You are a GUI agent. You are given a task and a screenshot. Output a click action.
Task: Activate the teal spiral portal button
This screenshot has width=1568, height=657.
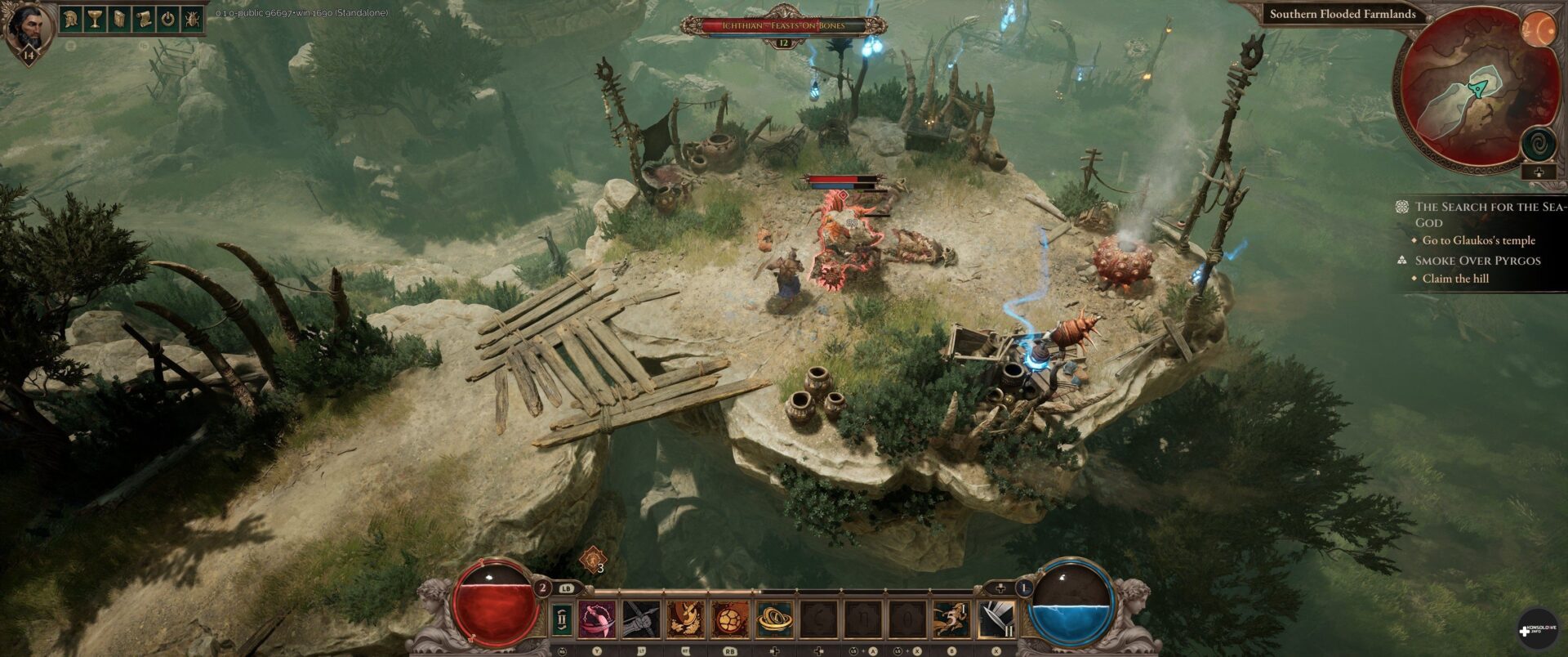click(1539, 145)
